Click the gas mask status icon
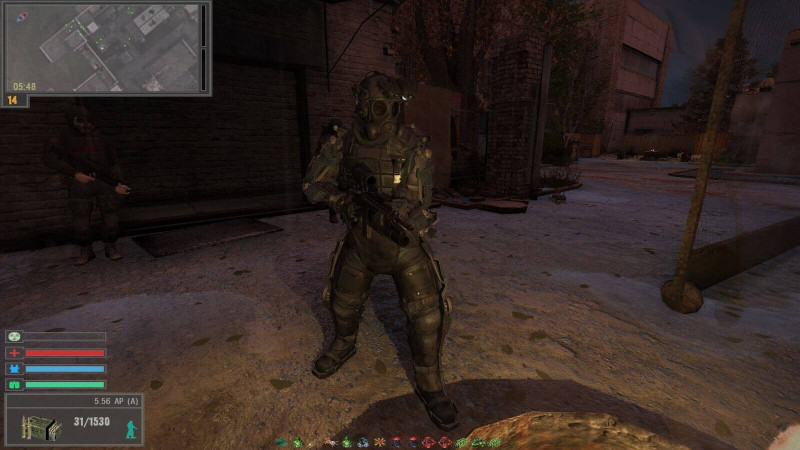The height and width of the screenshot is (450, 800). (14, 337)
